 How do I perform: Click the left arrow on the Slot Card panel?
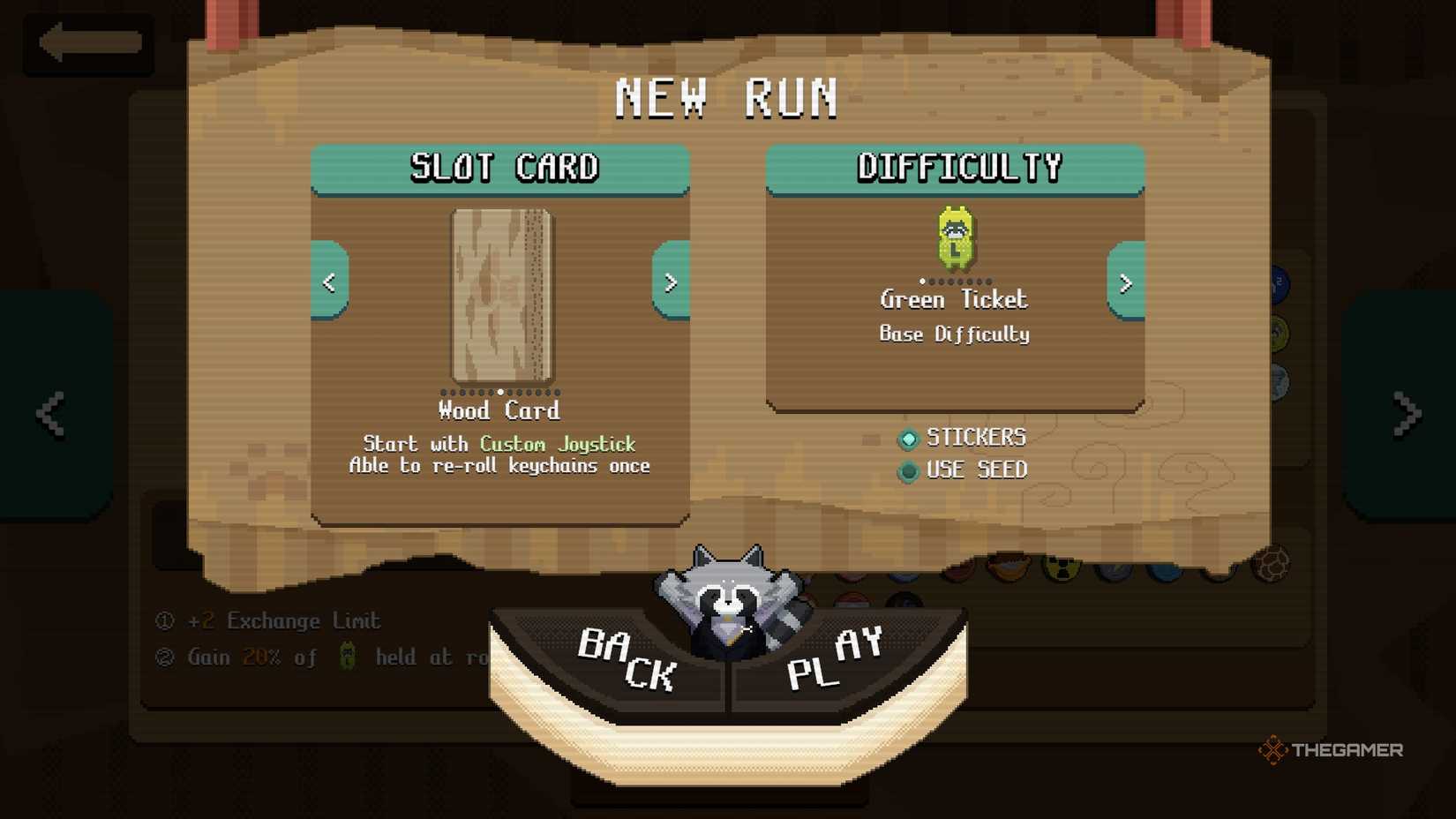point(329,282)
